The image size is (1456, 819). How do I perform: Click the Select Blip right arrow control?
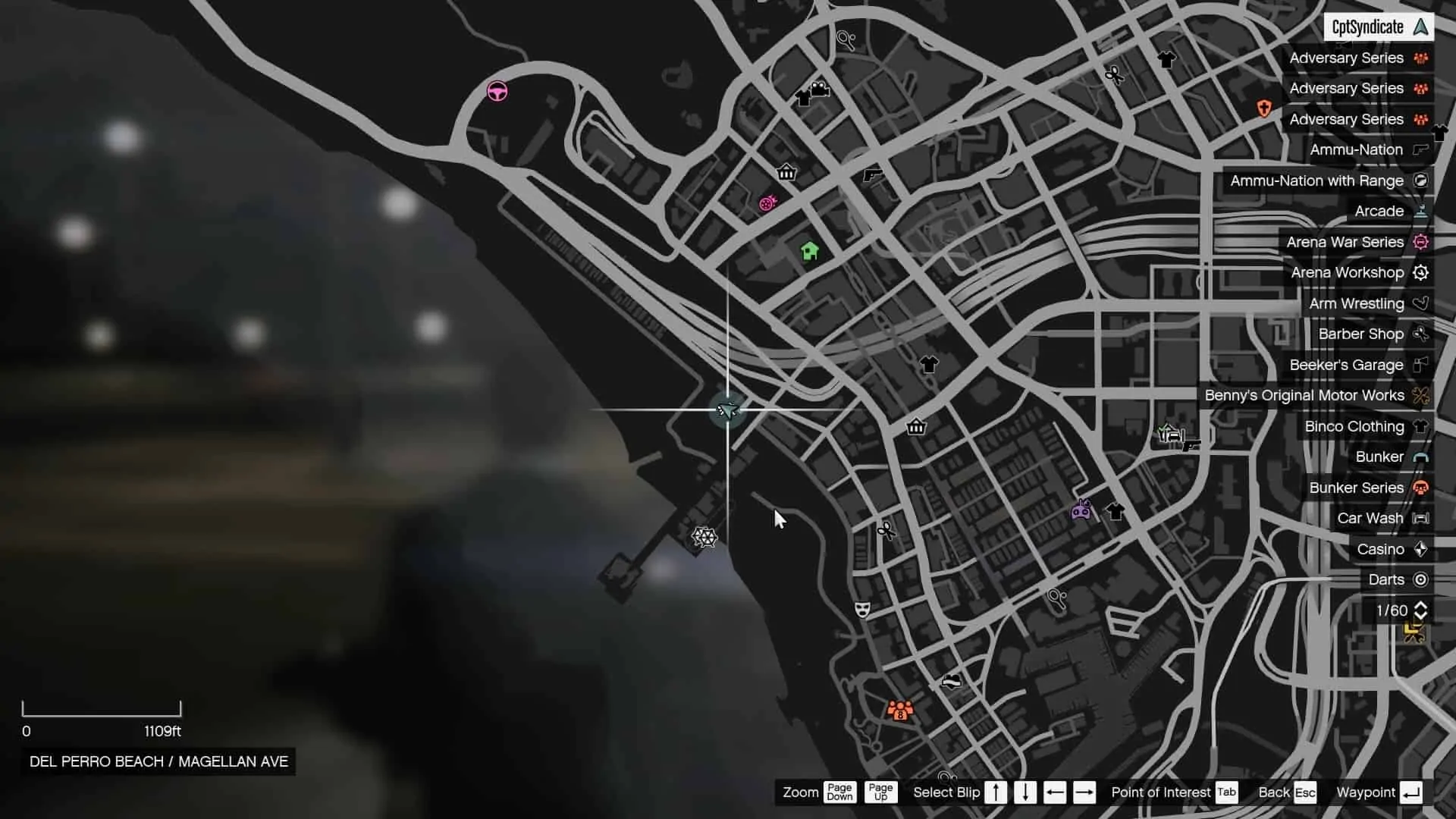[x=1084, y=792]
